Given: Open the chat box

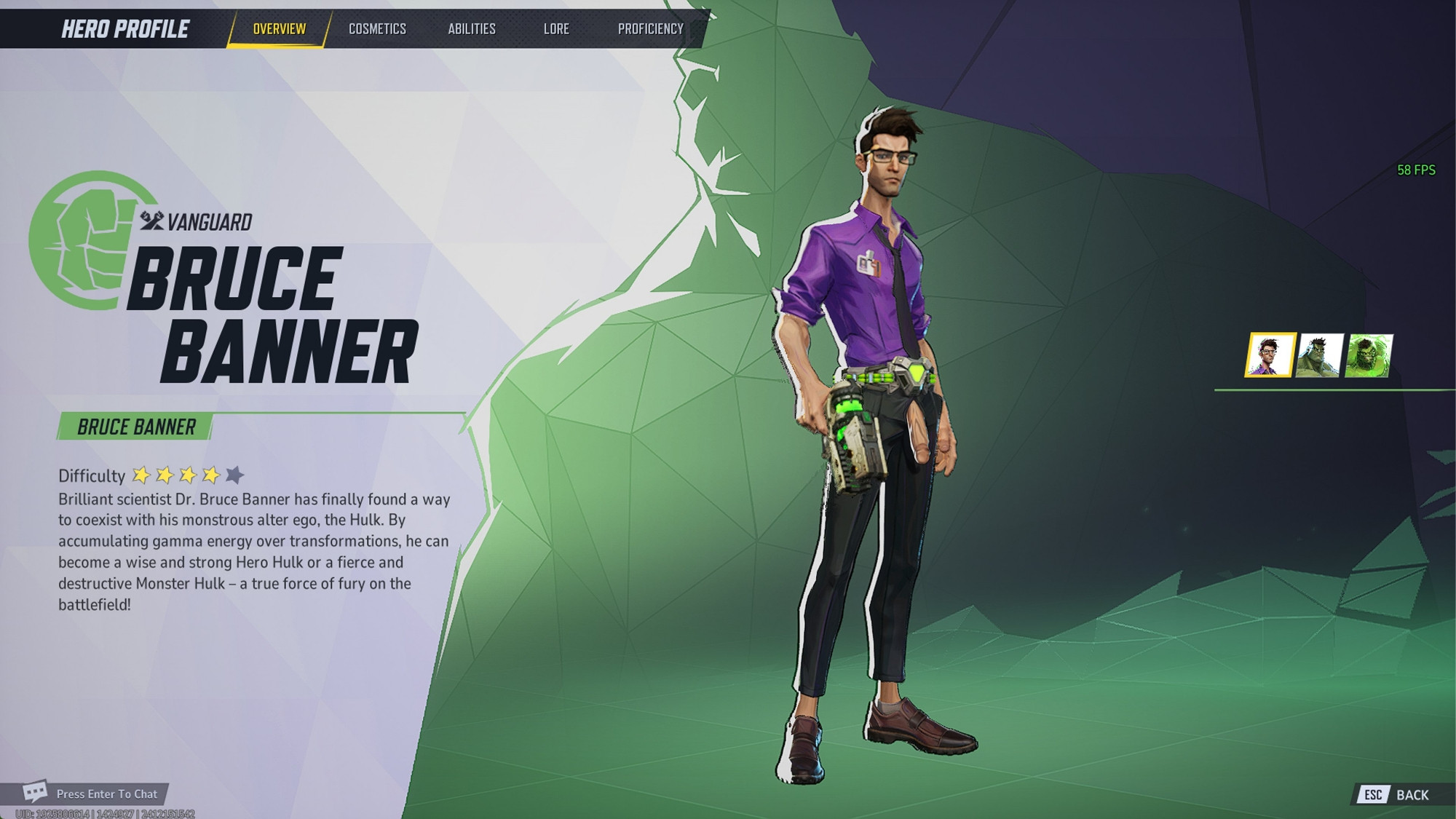Looking at the screenshot, I should pyautogui.click(x=92, y=794).
